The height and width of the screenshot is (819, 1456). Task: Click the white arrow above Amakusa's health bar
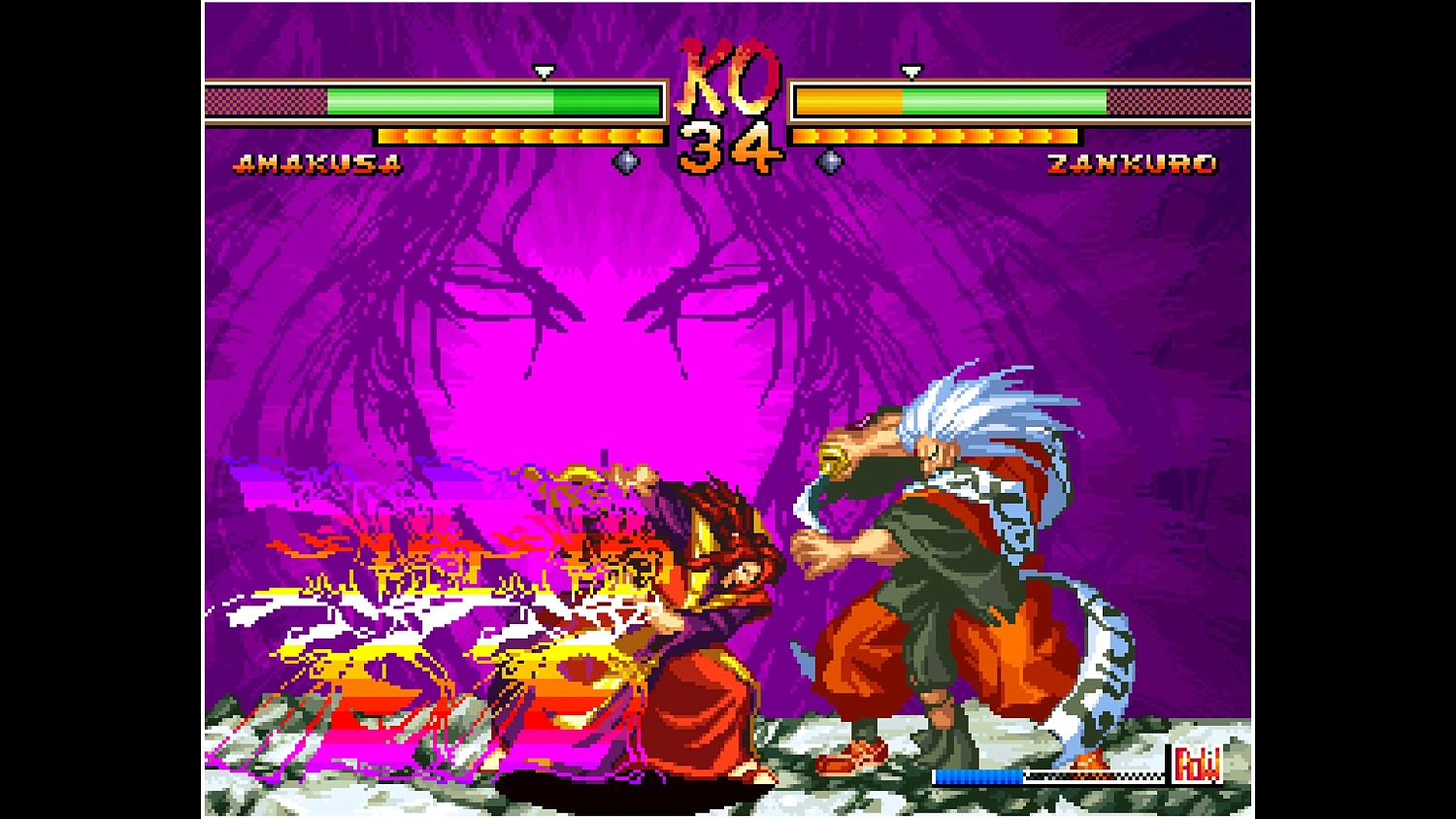543,71
